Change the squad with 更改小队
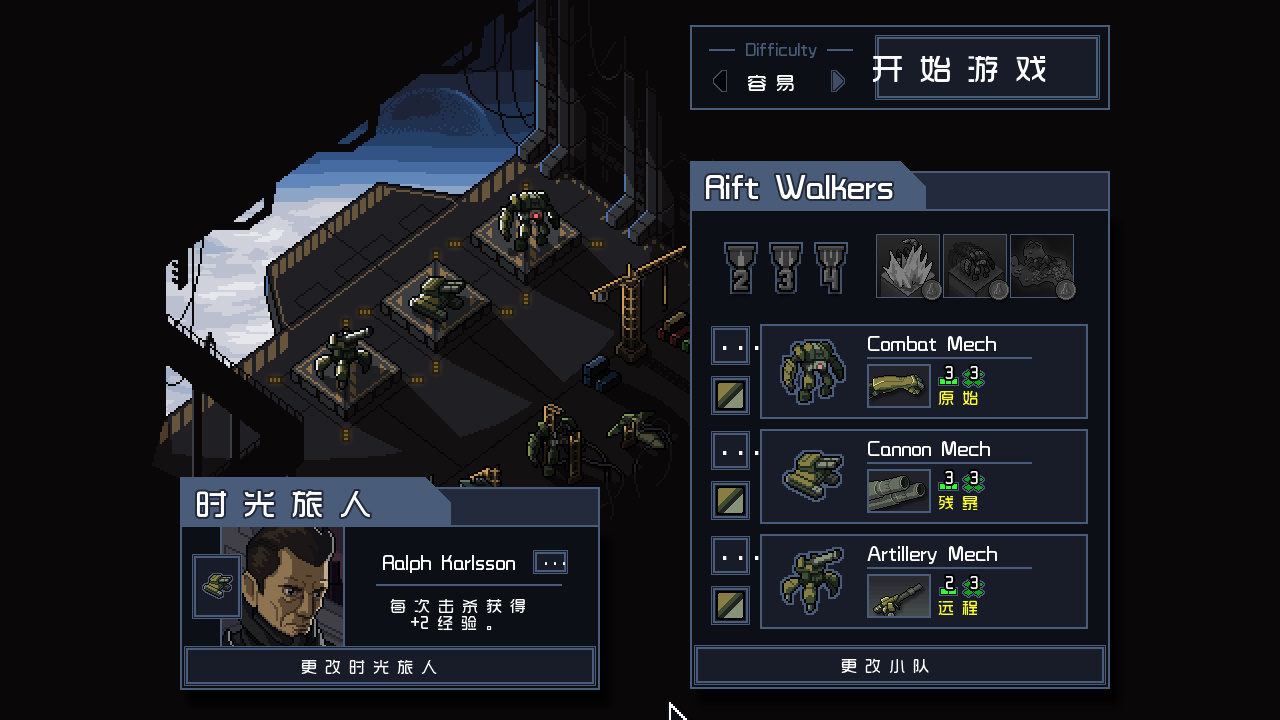This screenshot has height=720, width=1280. pos(899,666)
